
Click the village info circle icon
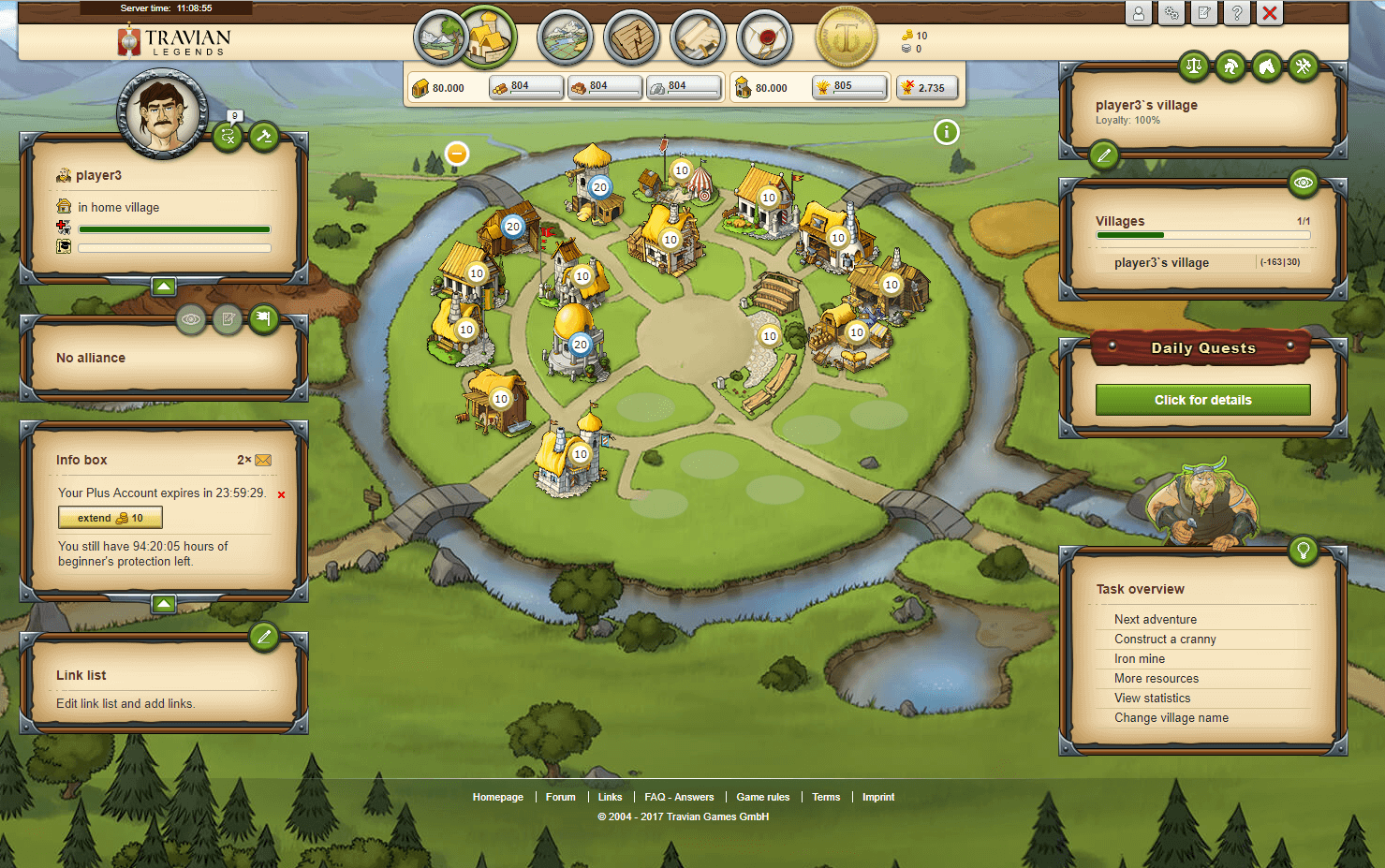tap(947, 132)
